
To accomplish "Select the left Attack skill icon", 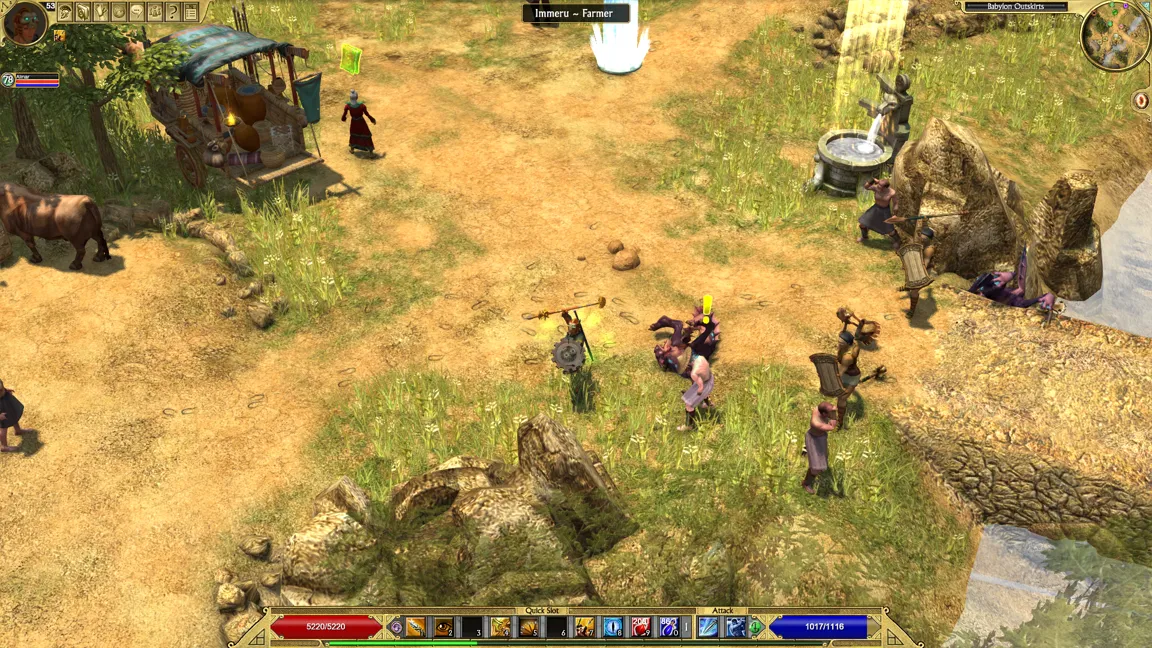I will (708, 627).
